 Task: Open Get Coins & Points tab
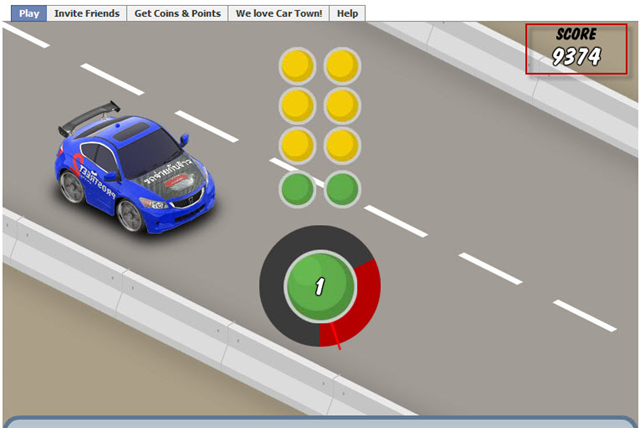click(x=177, y=13)
